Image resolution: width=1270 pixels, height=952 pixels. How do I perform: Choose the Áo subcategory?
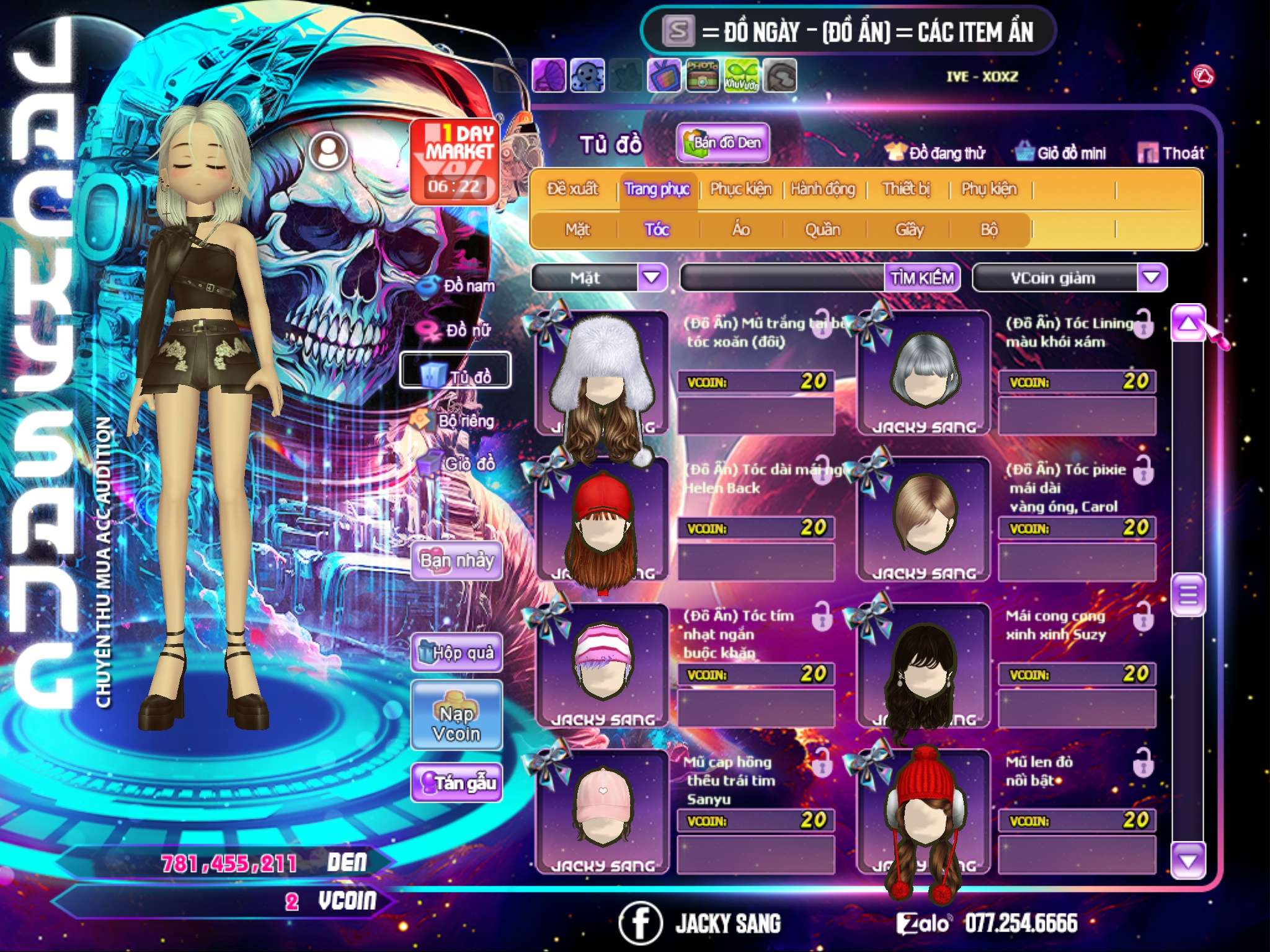[x=741, y=230]
